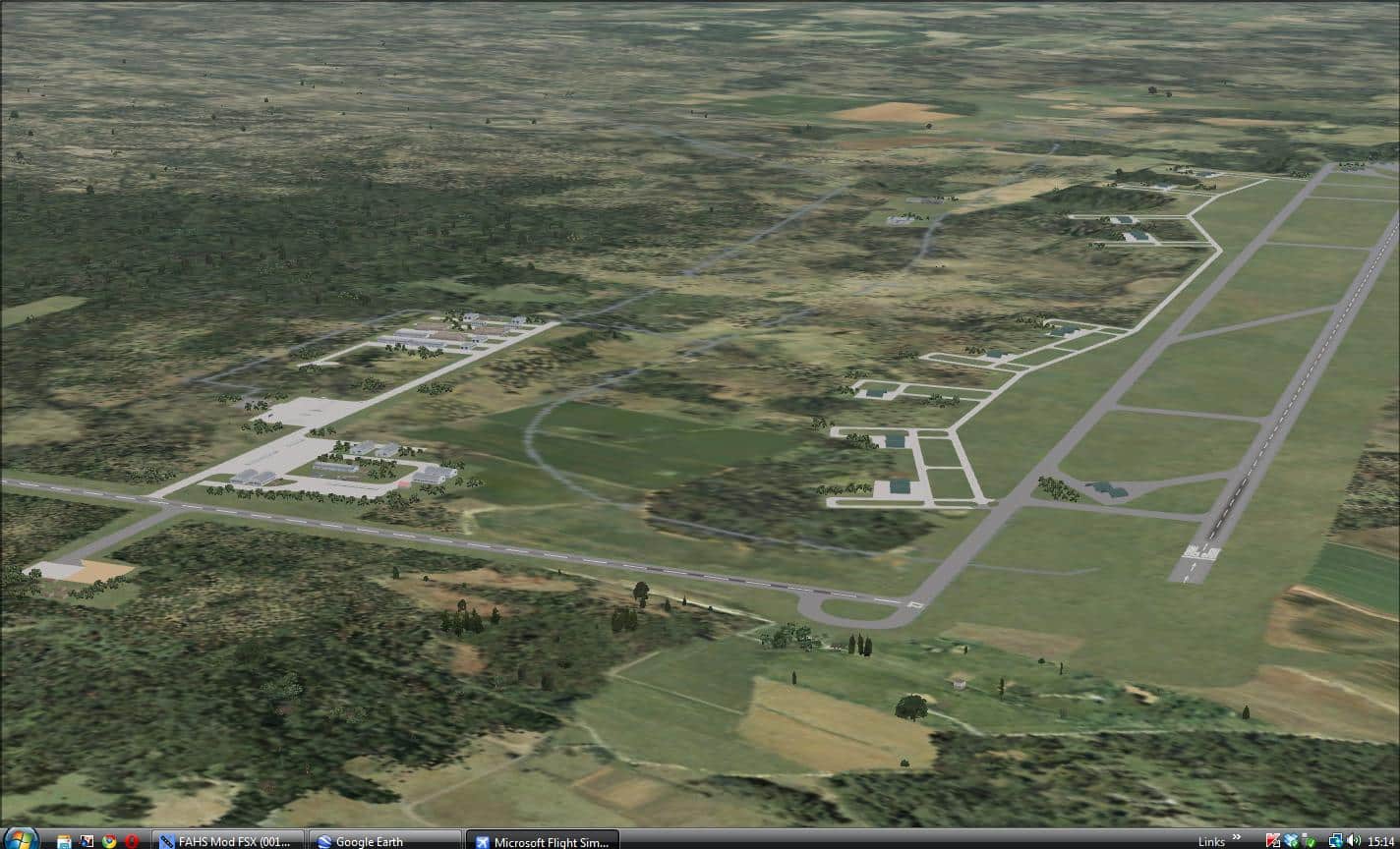1400x849 pixels.
Task: Switch to the Microsoft Flight Sim taskbar tab
Action: pyautogui.click(x=543, y=841)
